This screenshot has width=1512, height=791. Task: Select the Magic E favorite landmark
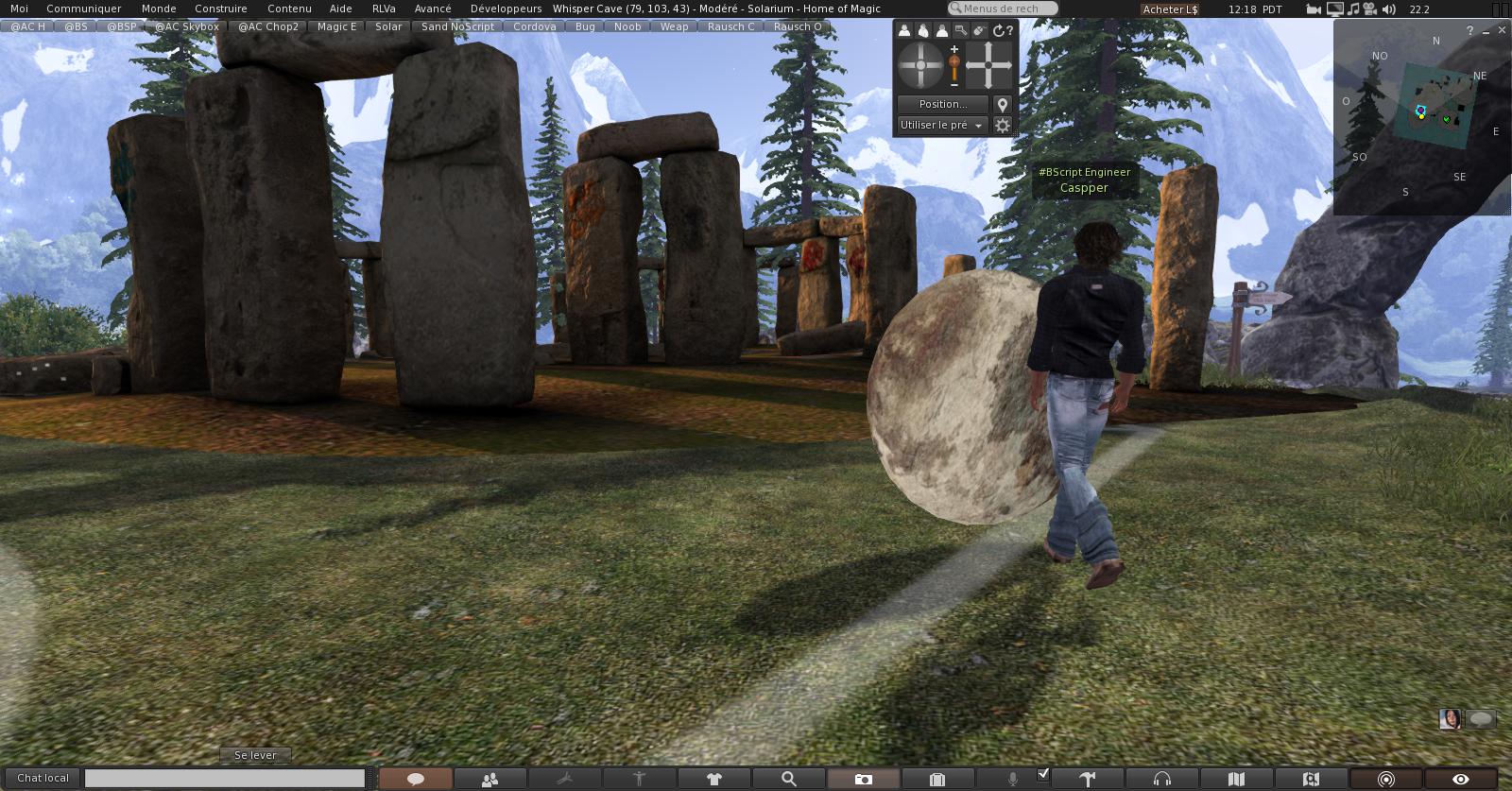336,26
